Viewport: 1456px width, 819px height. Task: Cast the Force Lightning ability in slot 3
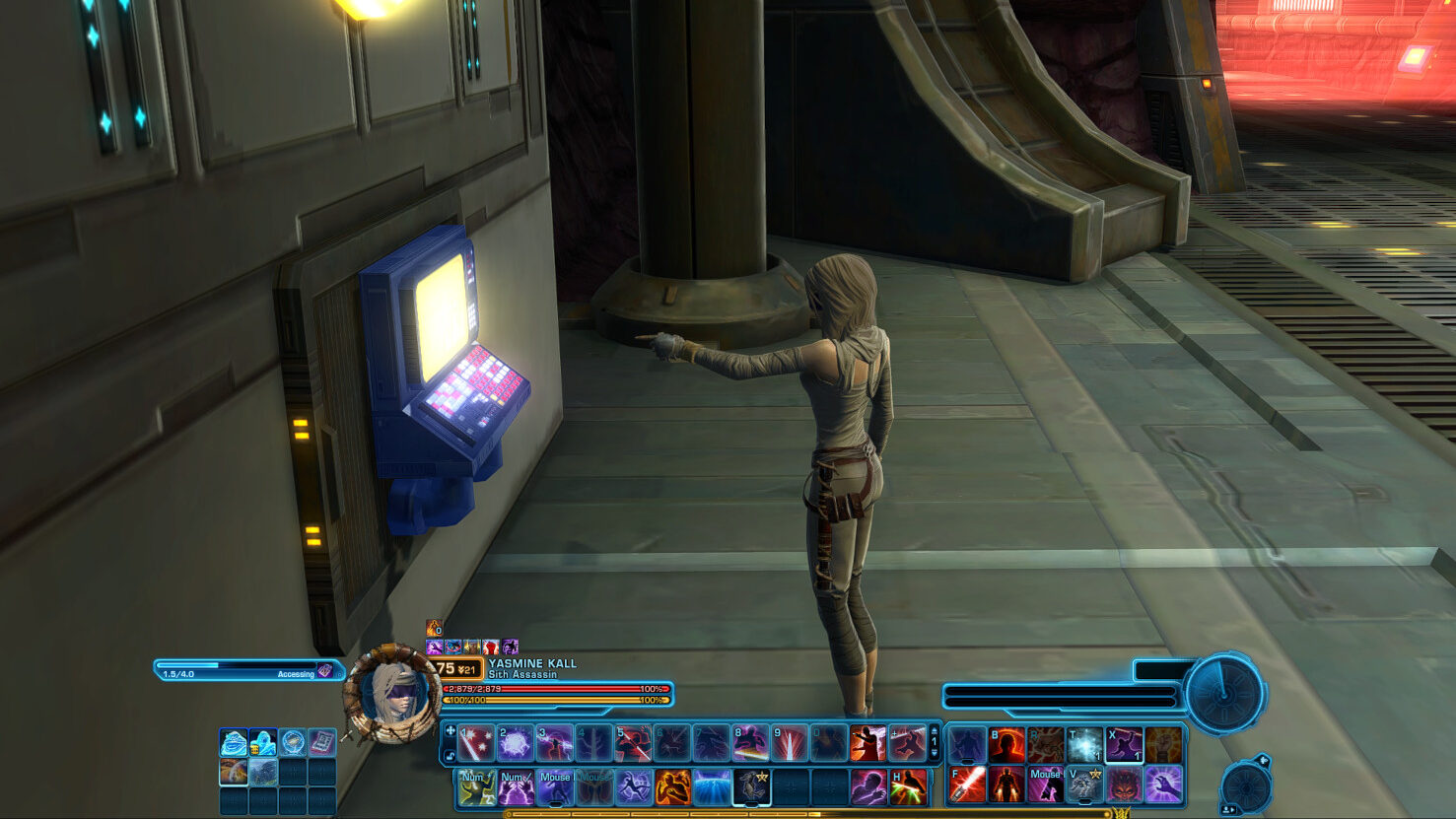555,744
